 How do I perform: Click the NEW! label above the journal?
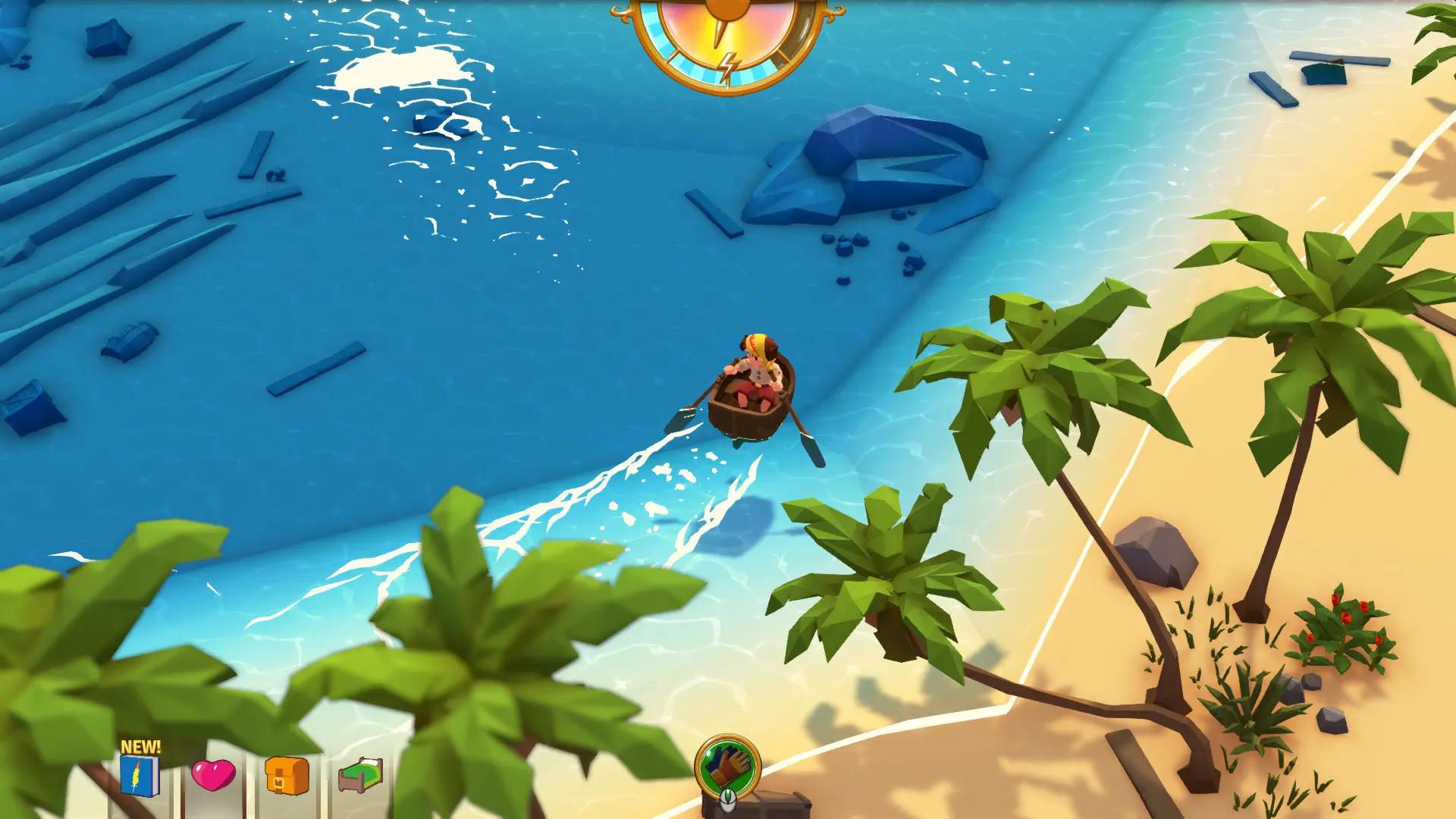(141, 745)
